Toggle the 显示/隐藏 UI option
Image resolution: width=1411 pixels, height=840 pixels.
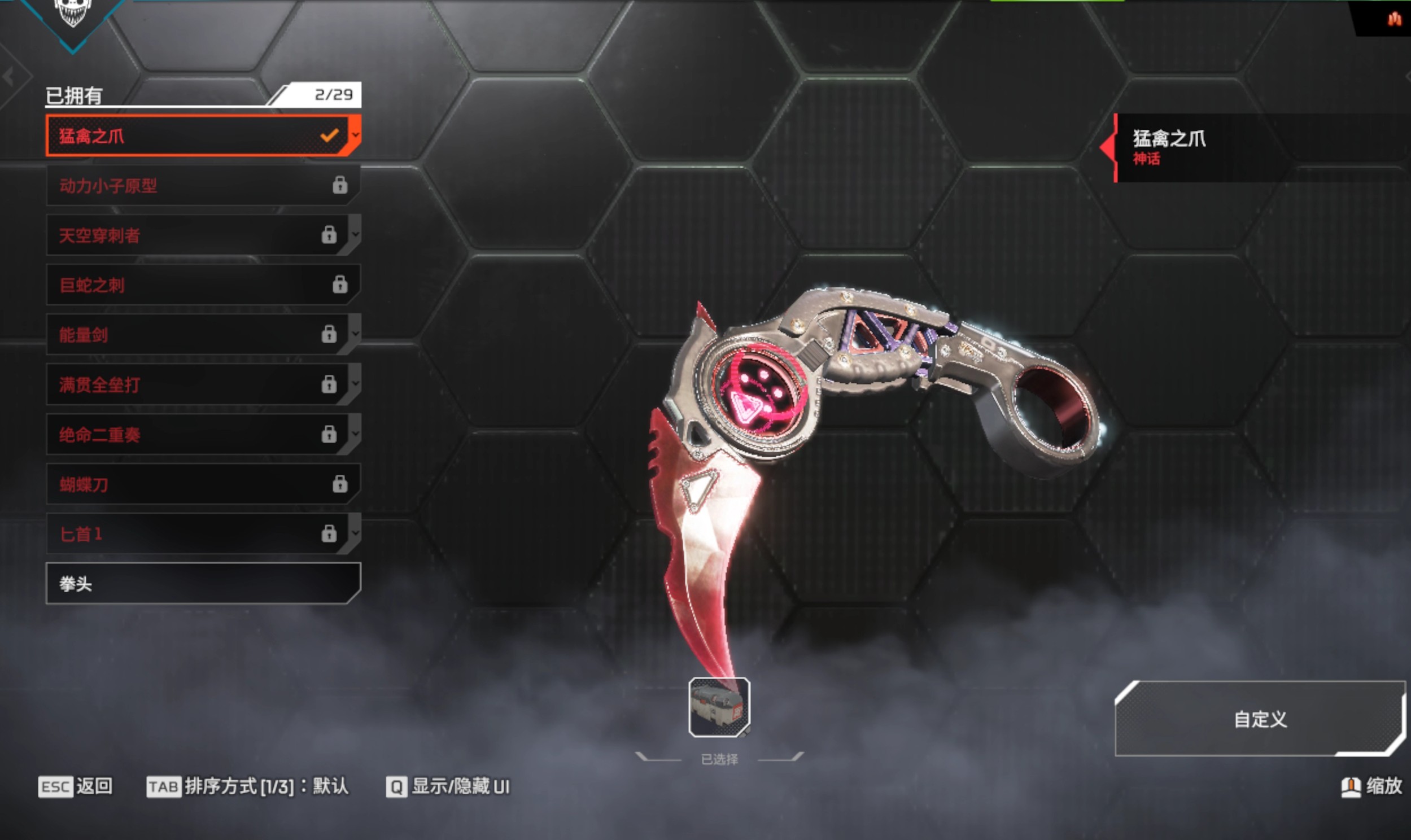(448, 786)
